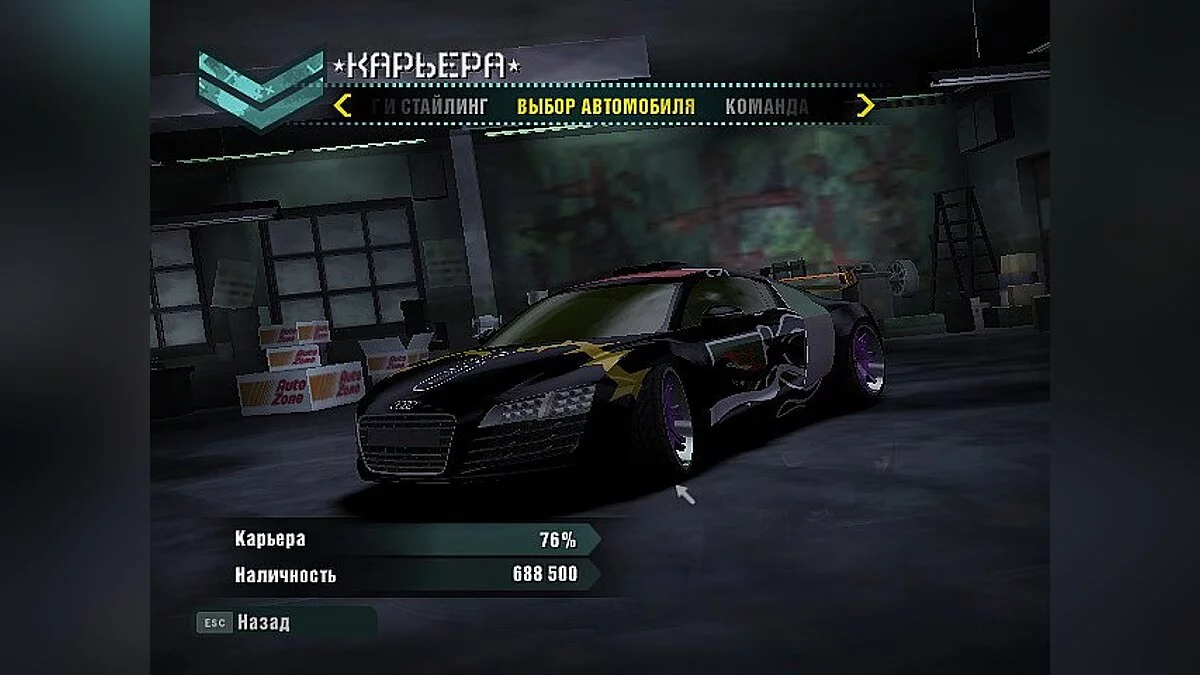This screenshot has width=1200, height=675.
Task: Open the Команда tab
Action: click(766, 106)
